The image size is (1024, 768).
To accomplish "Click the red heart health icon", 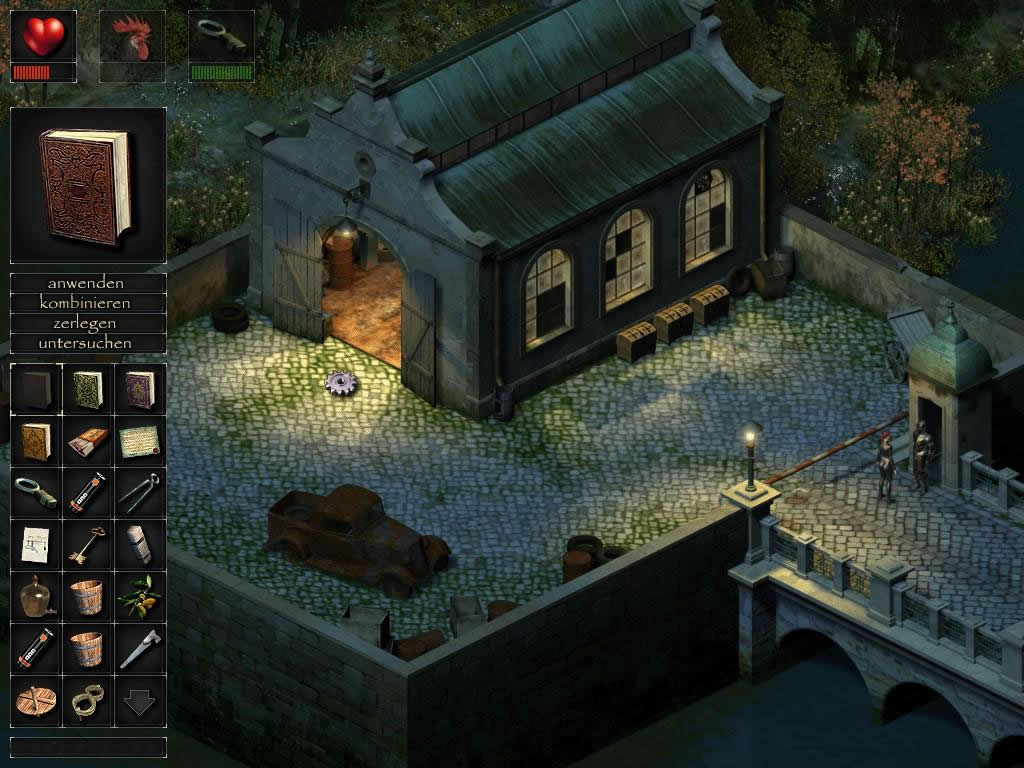I will (43, 37).
